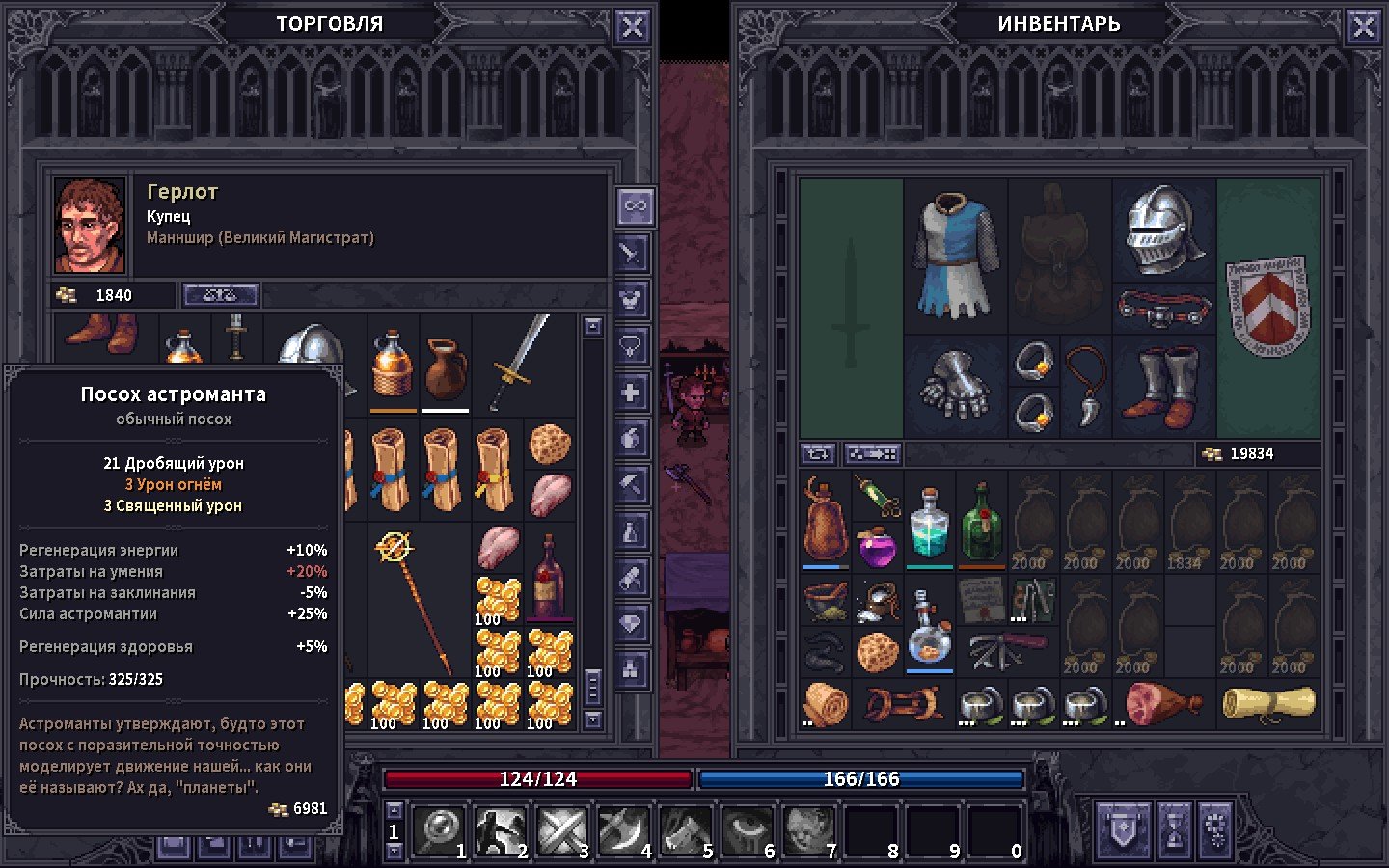Filter merchant goods by jewelry necklace tab

tap(631, 345)
